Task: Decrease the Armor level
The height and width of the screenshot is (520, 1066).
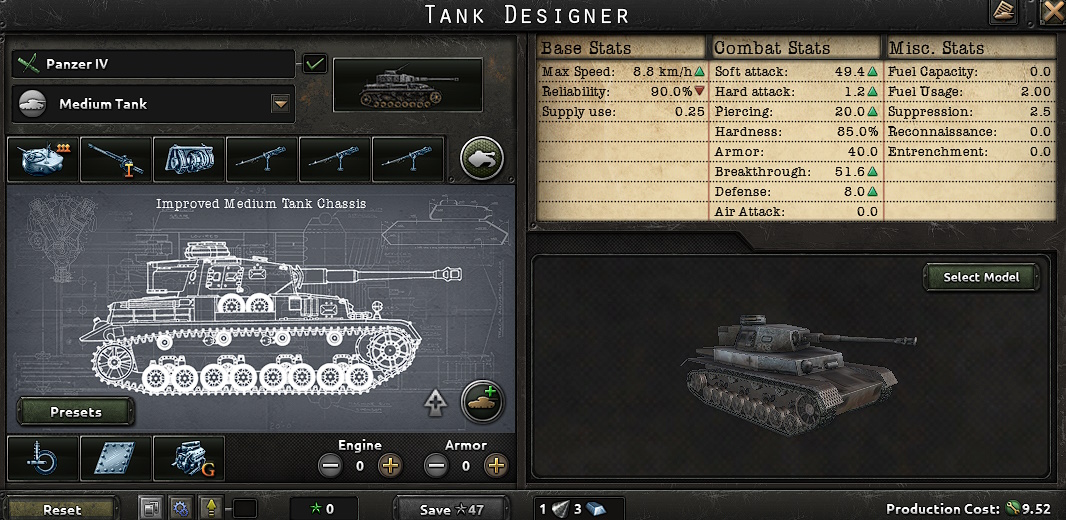Action: (437, 465)
